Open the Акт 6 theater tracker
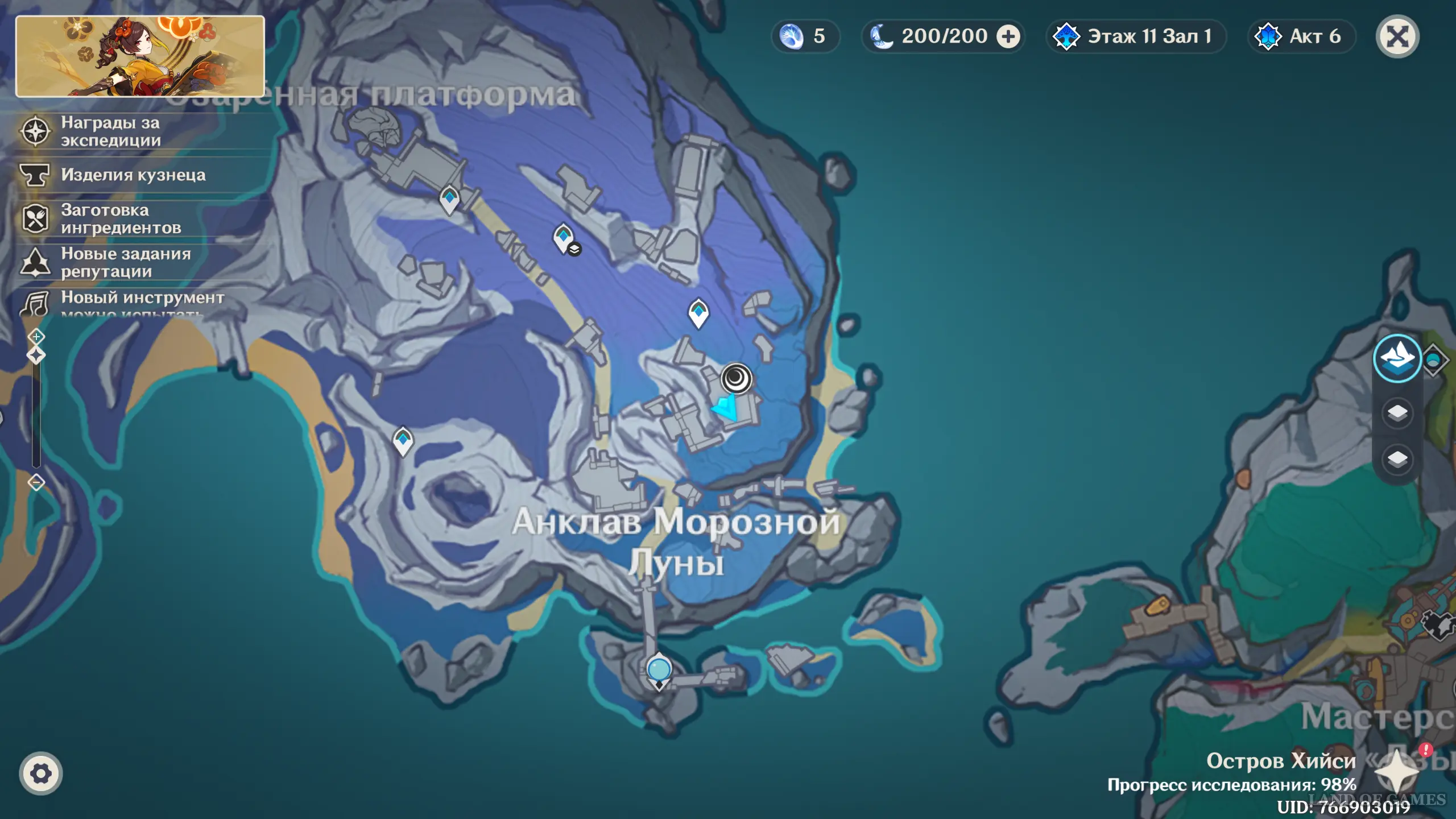The width and height of the screenshot is (1456, 819). tap(1301, 37)
